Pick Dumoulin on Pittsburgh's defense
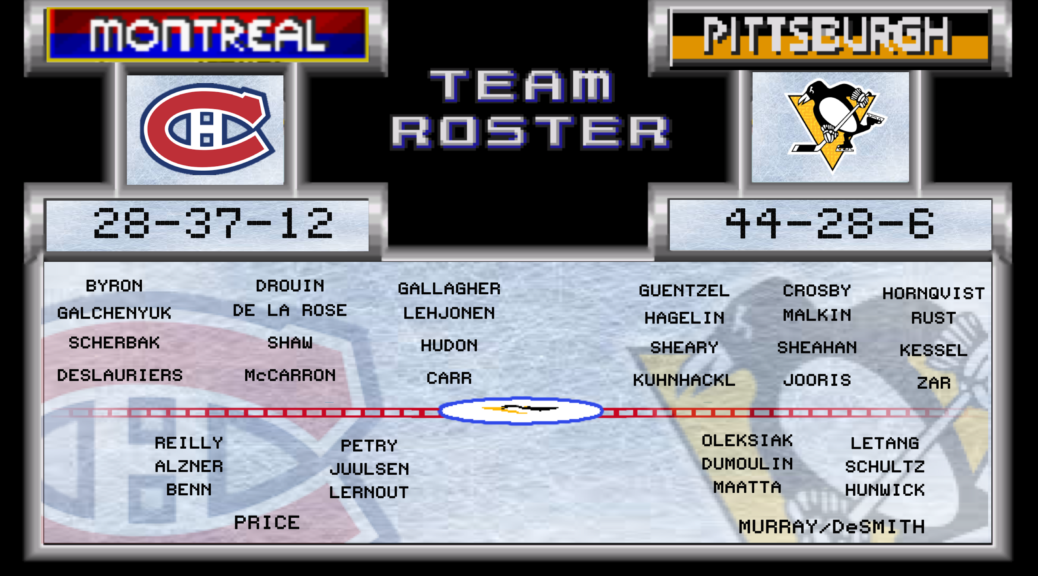The image size is (1038, 576). point(747,464)
